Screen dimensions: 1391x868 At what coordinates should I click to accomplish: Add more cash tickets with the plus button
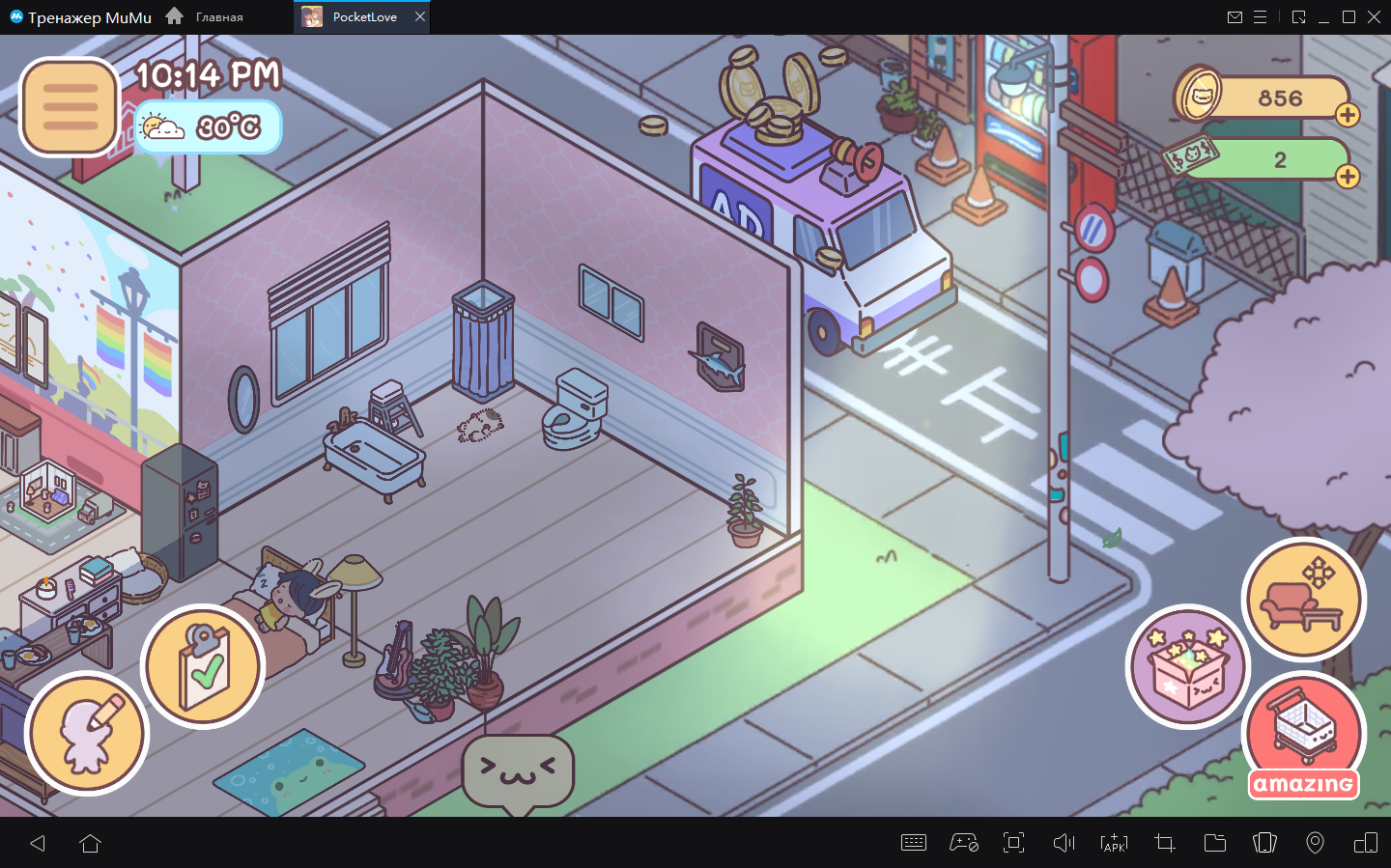pyautogui.click(x=1348, y=176)
